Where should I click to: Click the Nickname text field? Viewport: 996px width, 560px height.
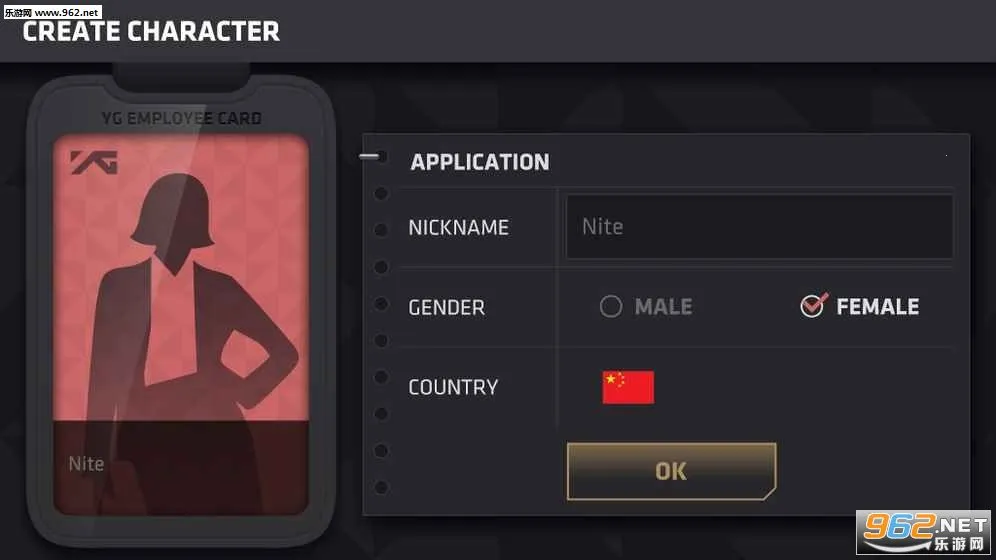pos(758,227)
